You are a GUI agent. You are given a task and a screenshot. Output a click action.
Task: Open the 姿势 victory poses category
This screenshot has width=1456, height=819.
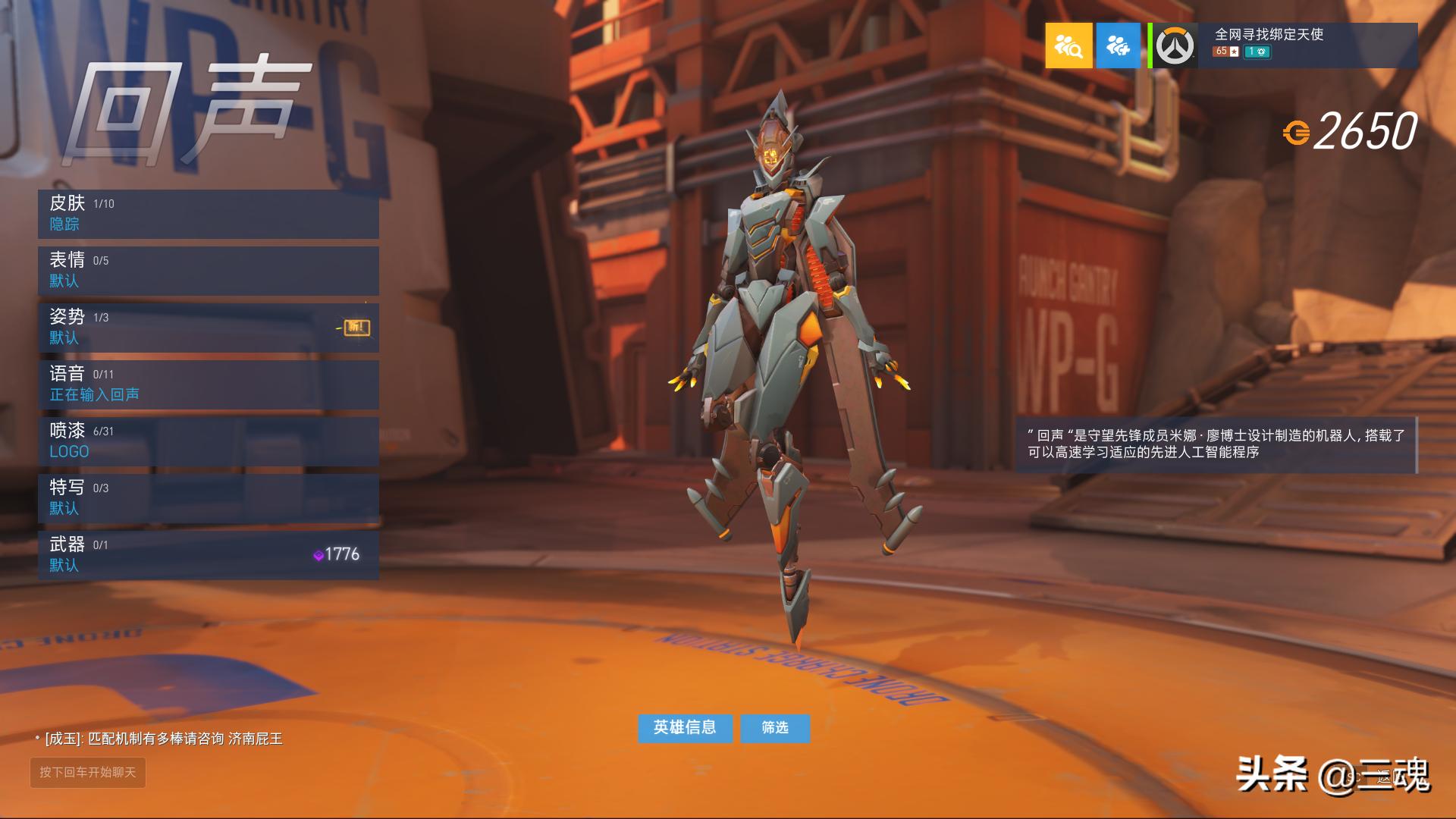208,328
